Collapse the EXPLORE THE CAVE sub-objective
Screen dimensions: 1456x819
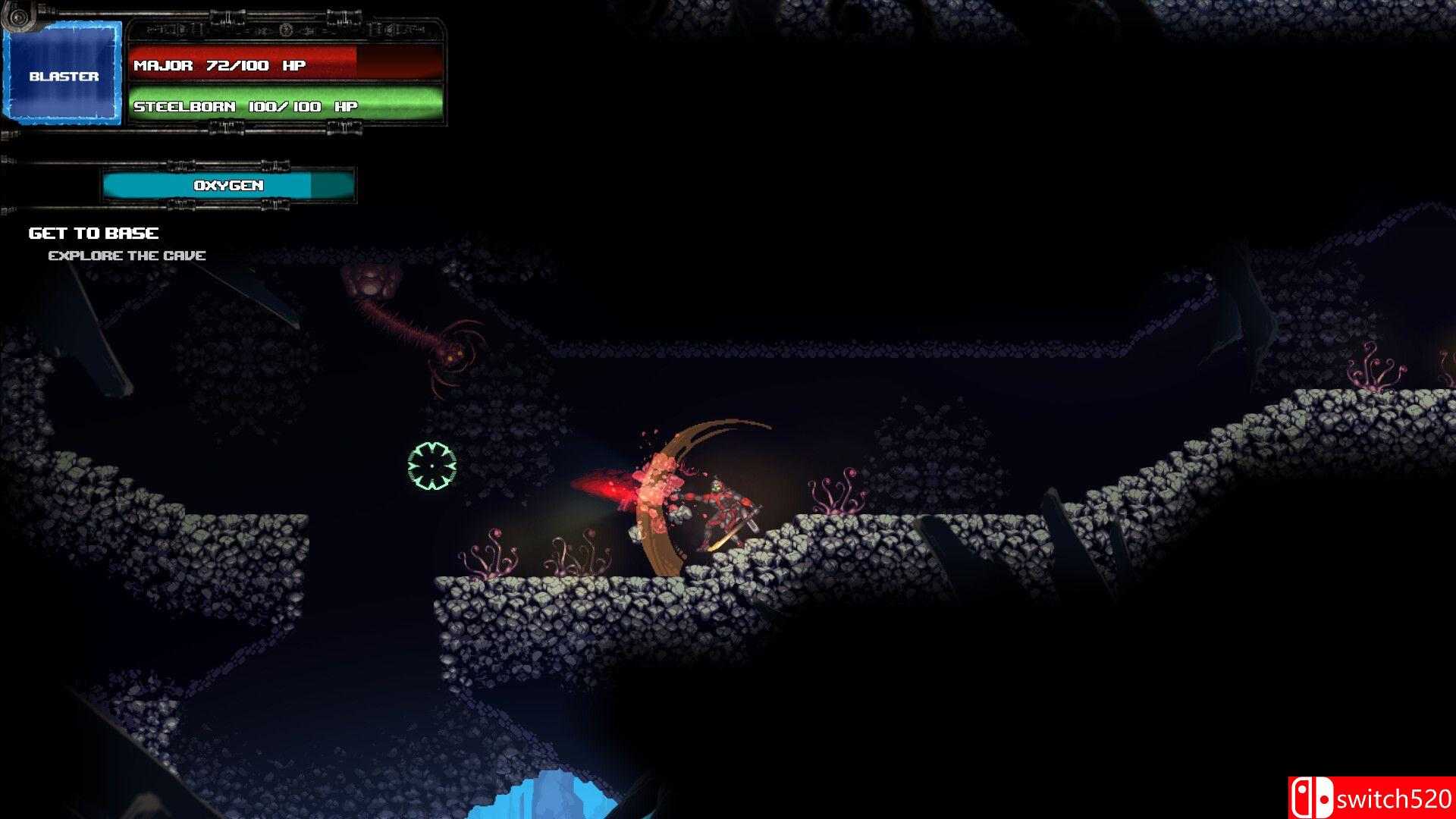coord(128,255)
